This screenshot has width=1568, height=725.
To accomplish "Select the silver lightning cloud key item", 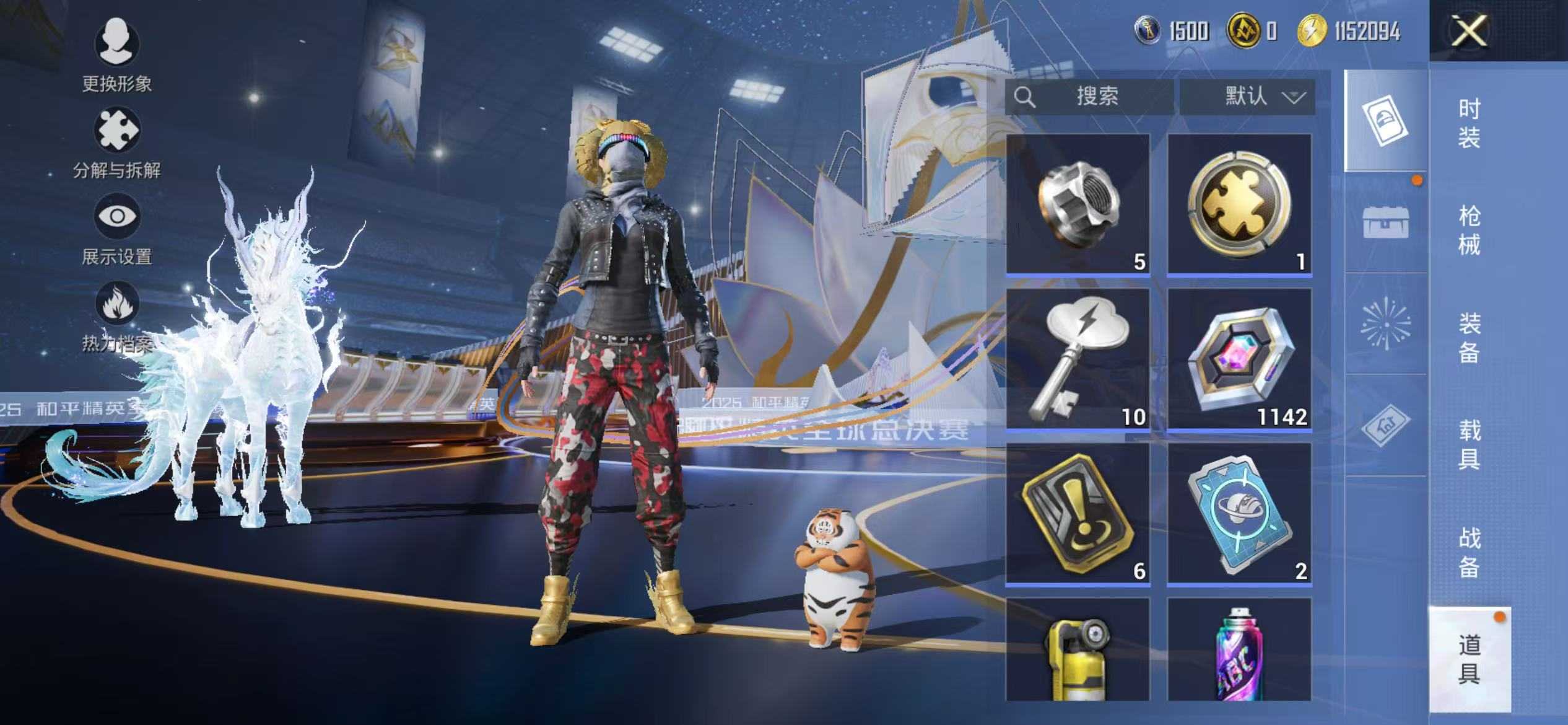I will pos(1078,358).
